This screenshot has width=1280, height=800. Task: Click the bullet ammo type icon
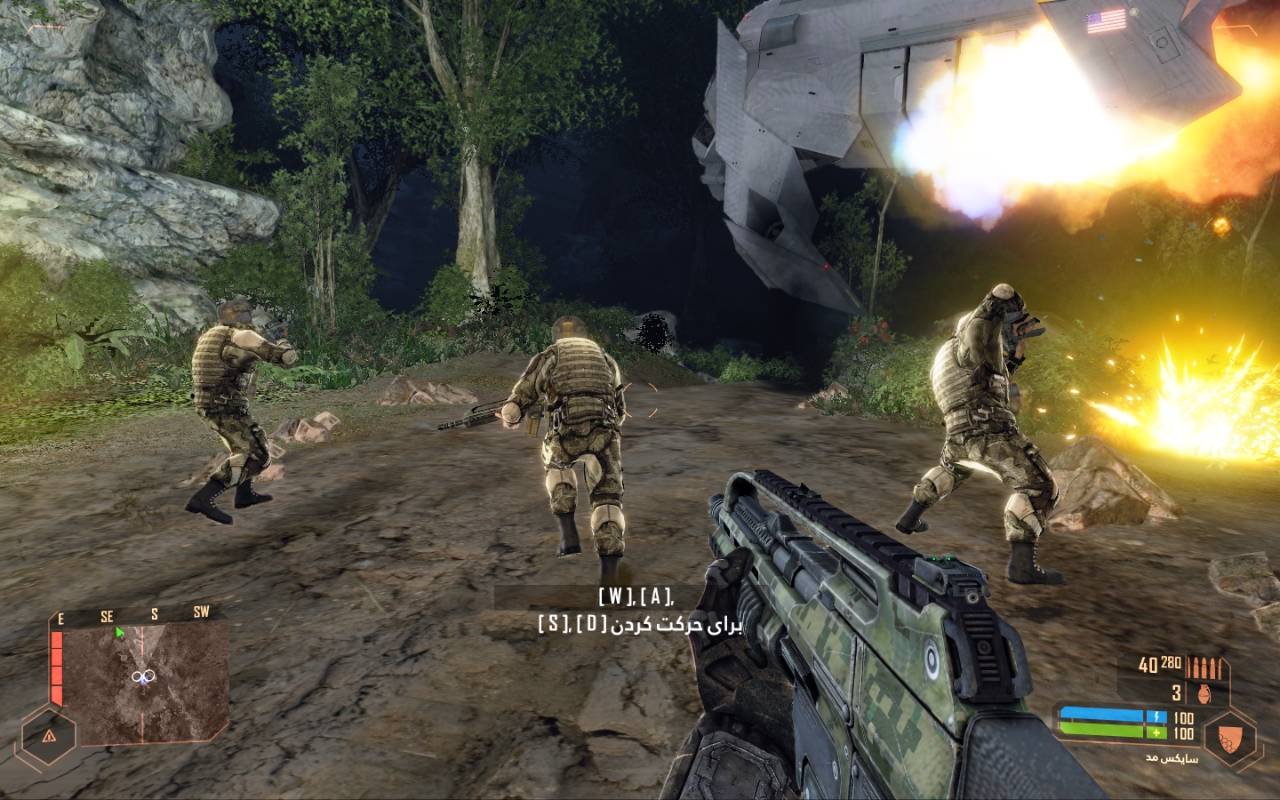pyautogui.click(x=1208, y=667)
